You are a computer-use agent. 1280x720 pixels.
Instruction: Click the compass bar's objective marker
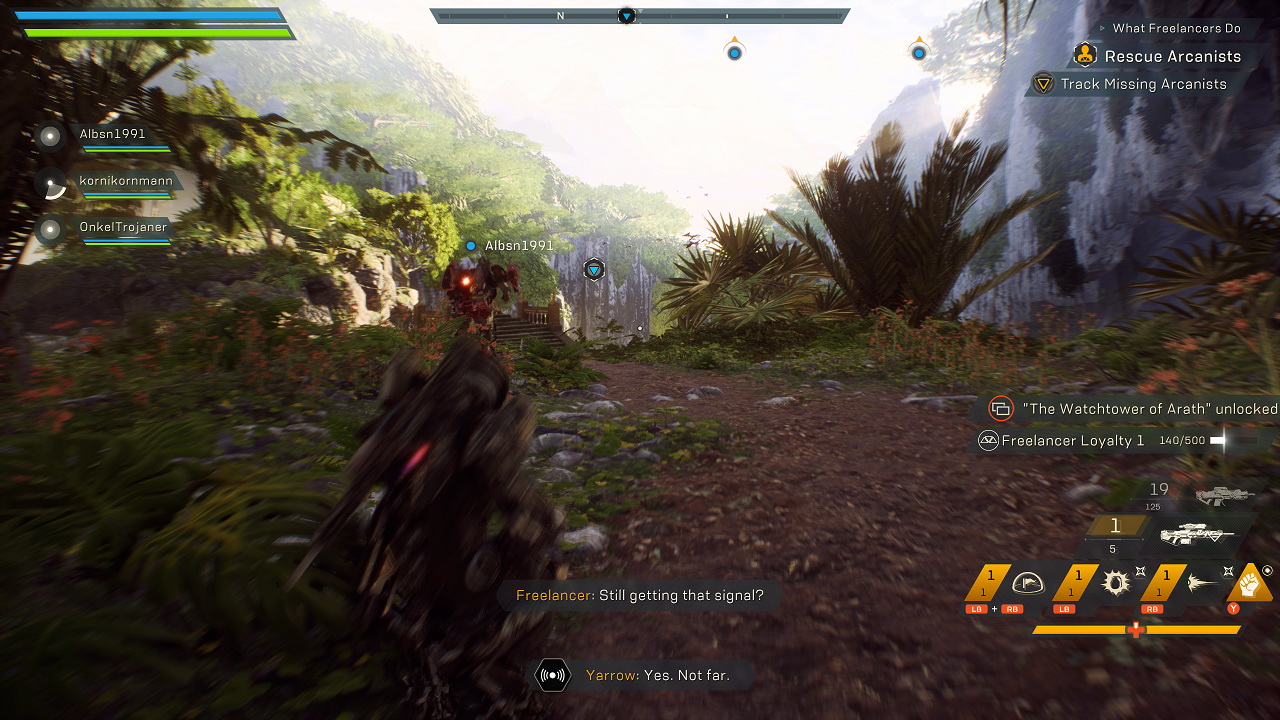pos(626,16)
